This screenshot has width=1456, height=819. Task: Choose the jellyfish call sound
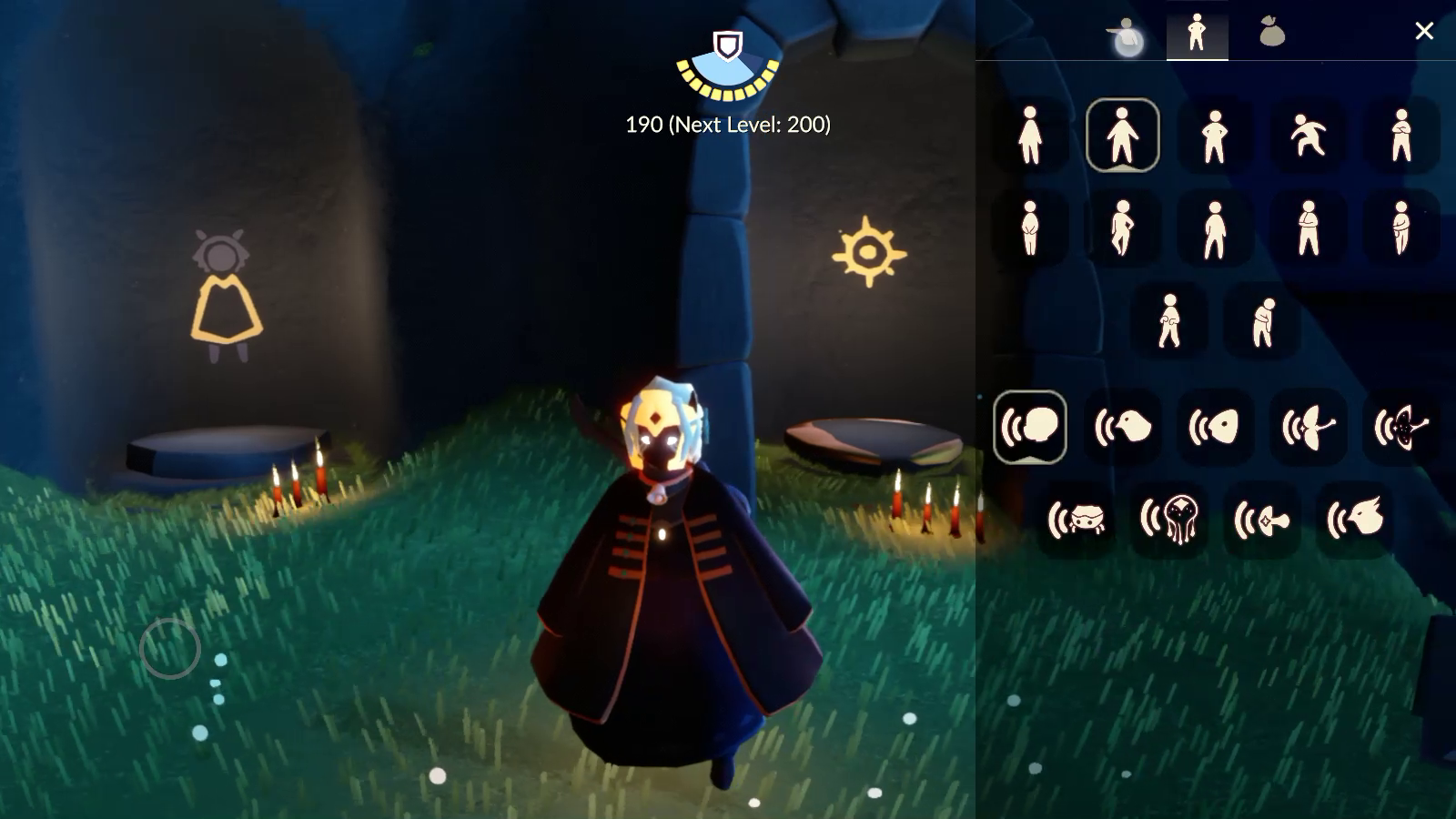click(1169, 520)
